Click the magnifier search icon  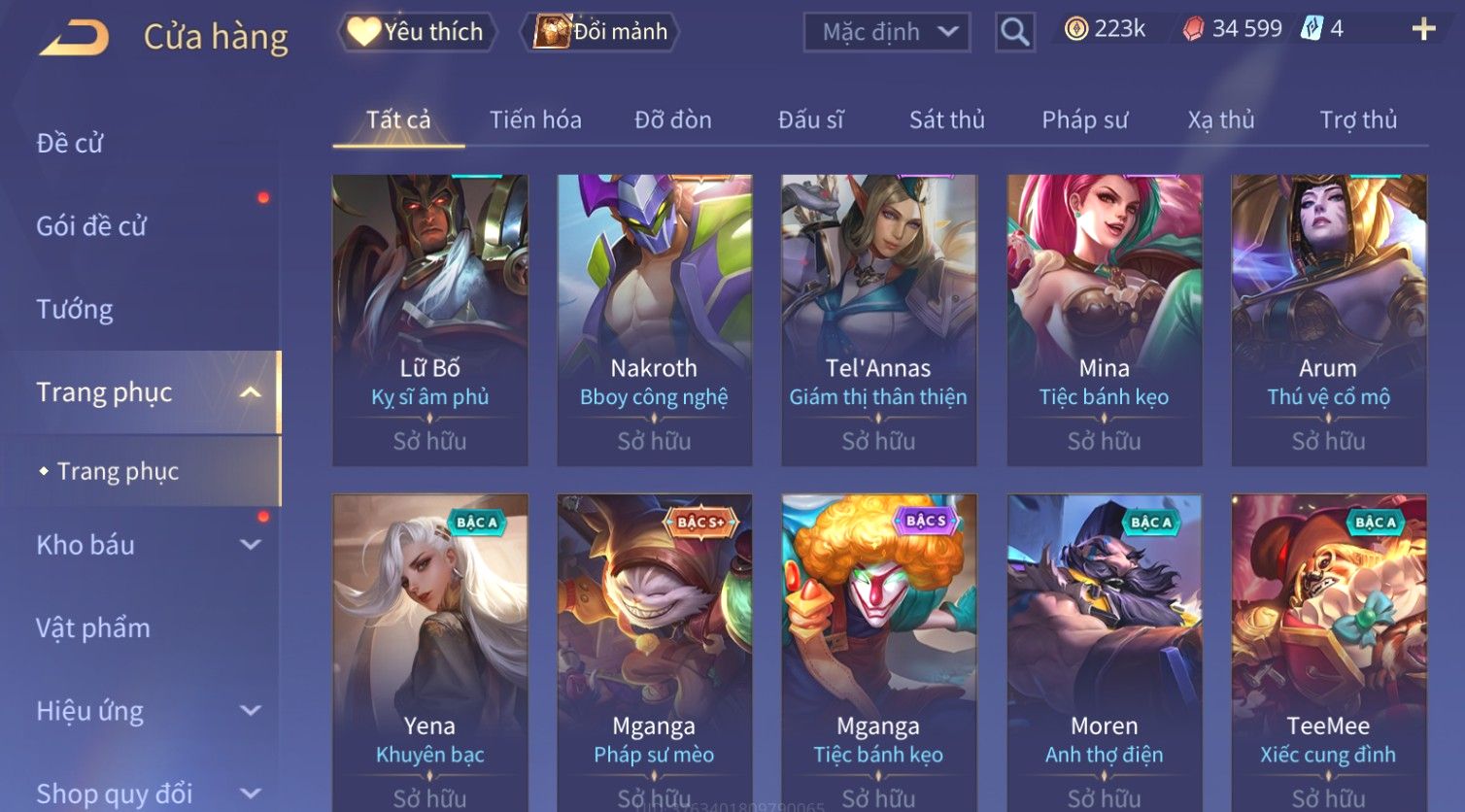click(1014, 32)
